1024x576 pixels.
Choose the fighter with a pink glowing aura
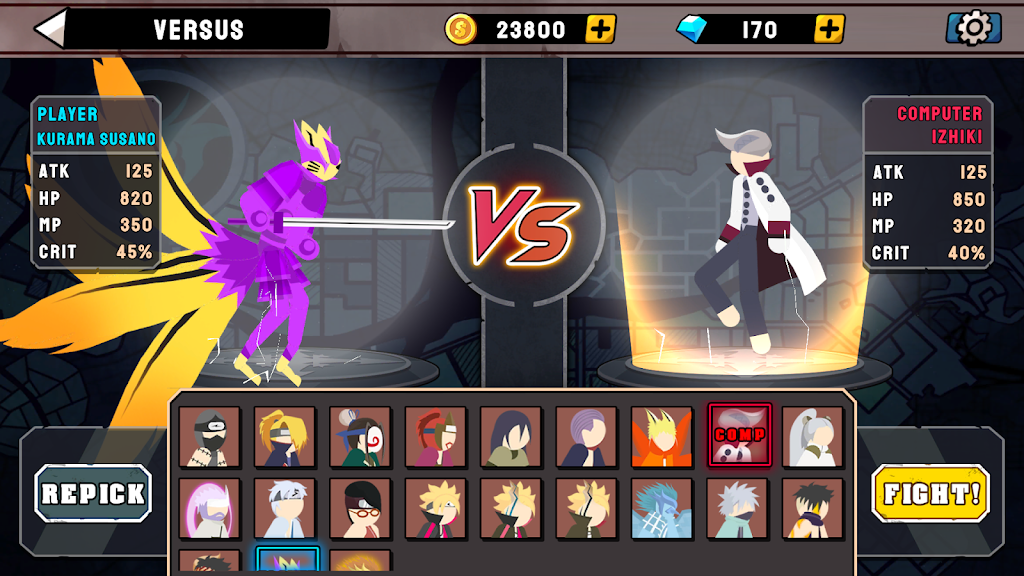tap(210, 509)
